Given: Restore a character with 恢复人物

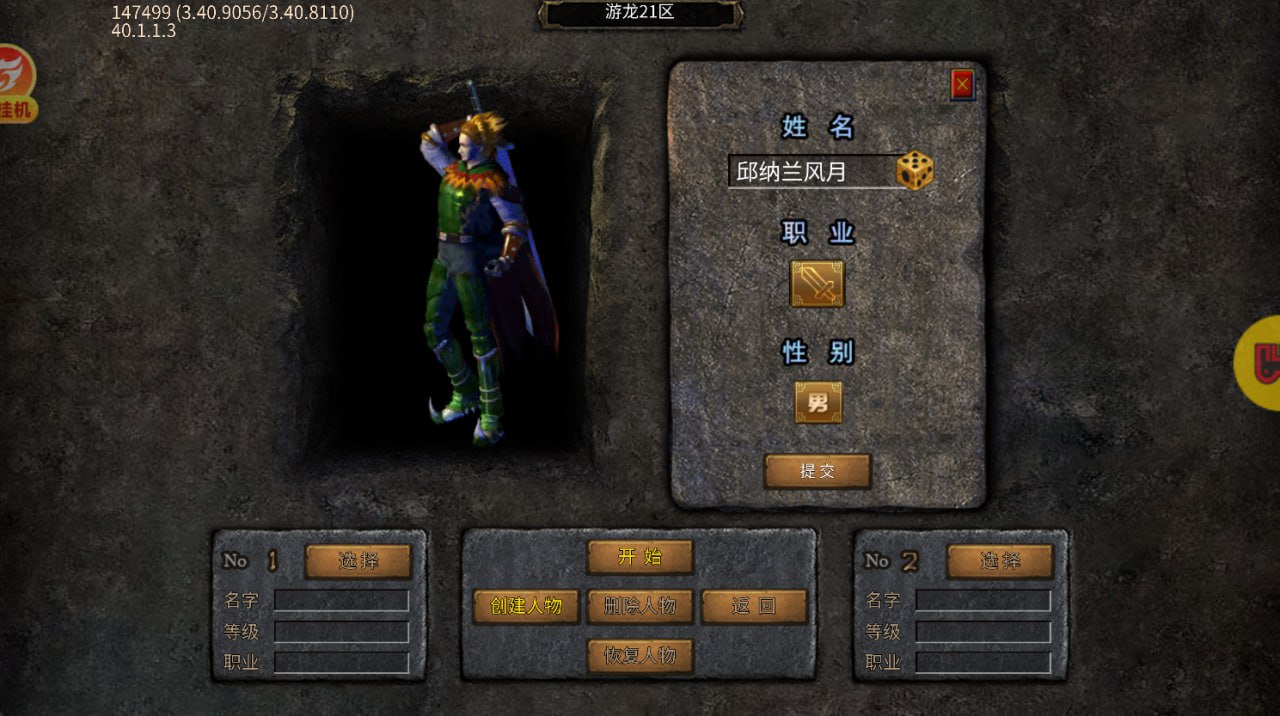Looking at the screenshot, I should click(x=639, y=656).
